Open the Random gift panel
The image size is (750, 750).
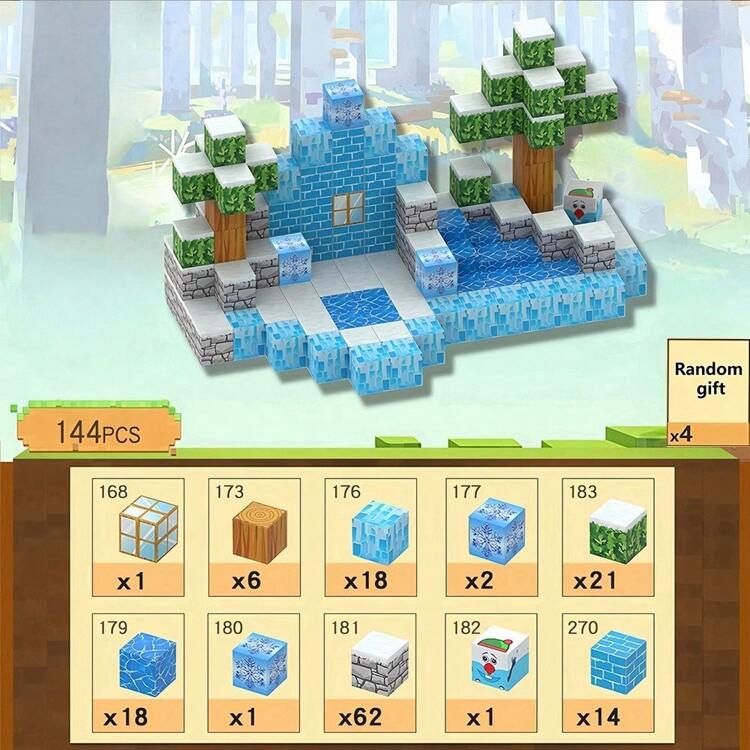[708, 392]
